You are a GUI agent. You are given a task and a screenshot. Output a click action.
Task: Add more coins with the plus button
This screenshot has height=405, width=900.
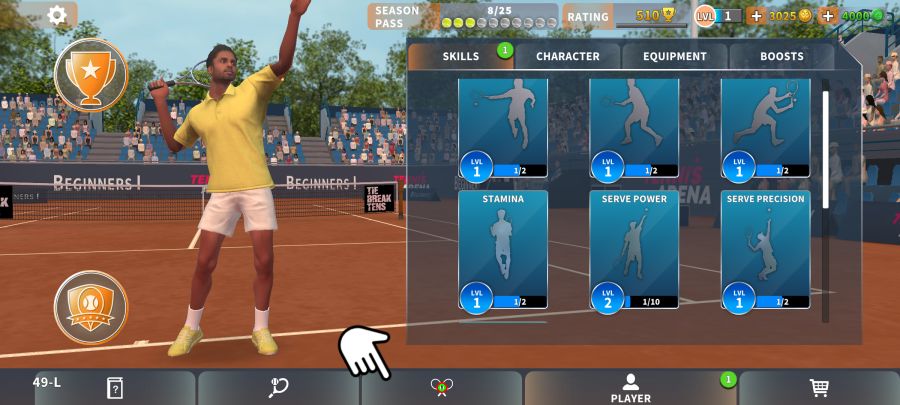tap(755, 16)
